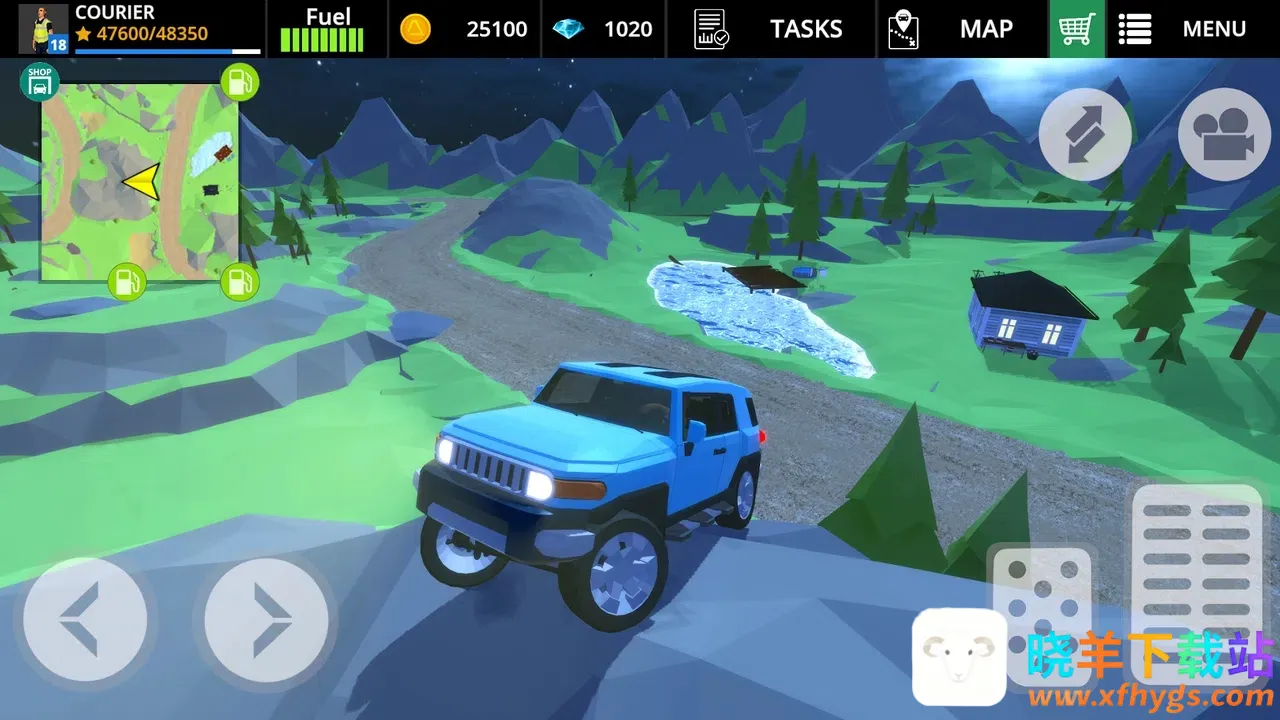1280x720 pixels.
Task: Select the SHOP marker on the minimap
Action: point(39,82)
